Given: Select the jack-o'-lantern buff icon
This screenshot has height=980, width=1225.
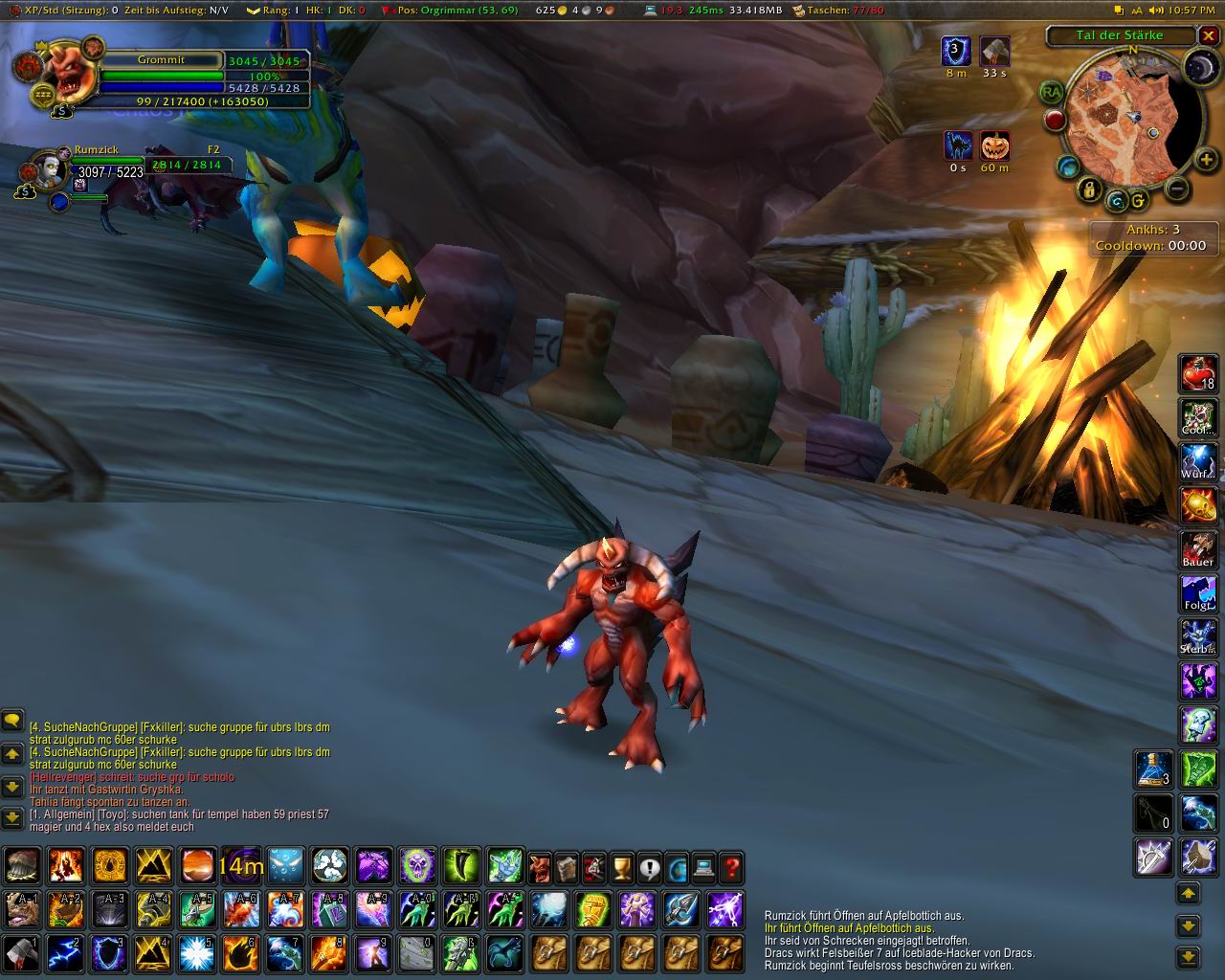Looking at the screenshot, I should click(x=995, y=145).
